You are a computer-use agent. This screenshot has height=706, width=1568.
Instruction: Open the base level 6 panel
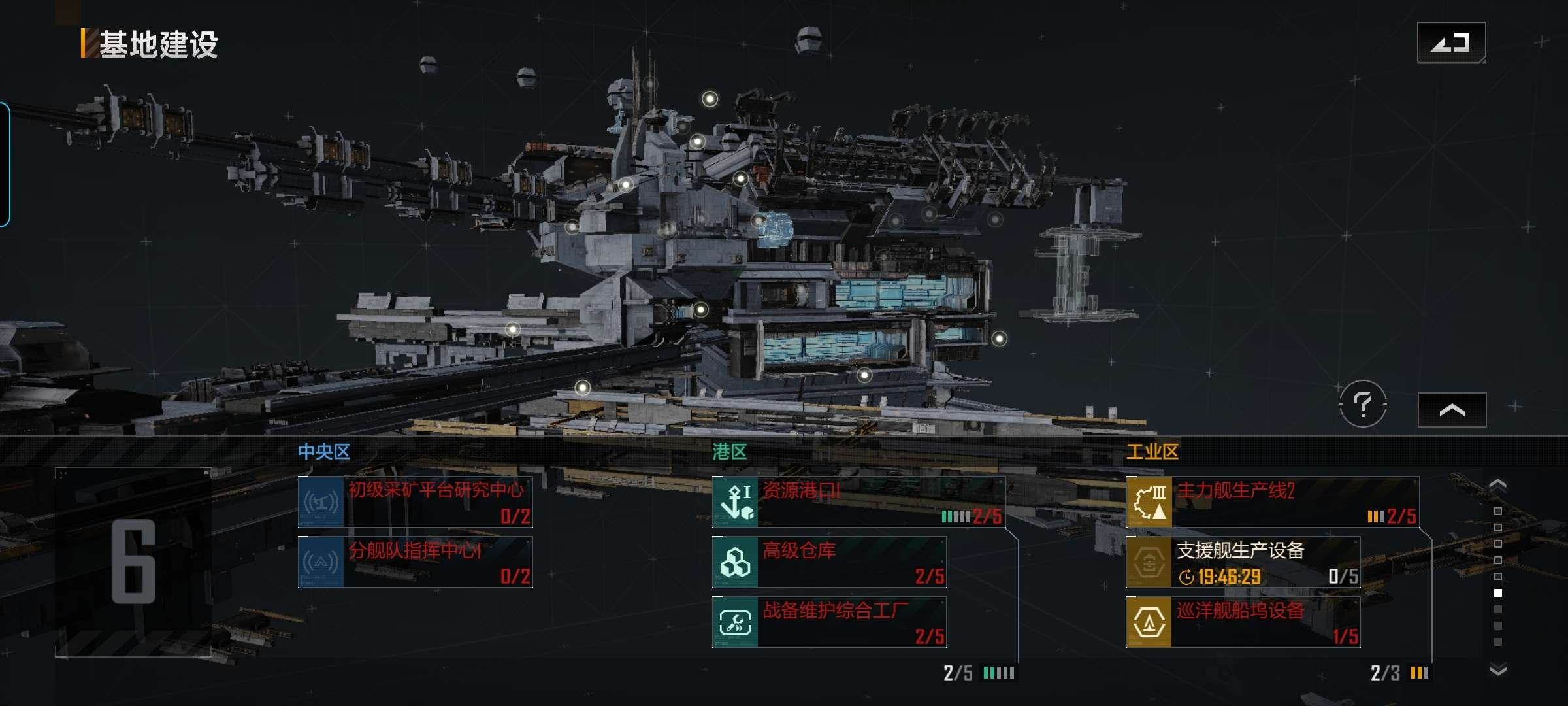(133, 562)
